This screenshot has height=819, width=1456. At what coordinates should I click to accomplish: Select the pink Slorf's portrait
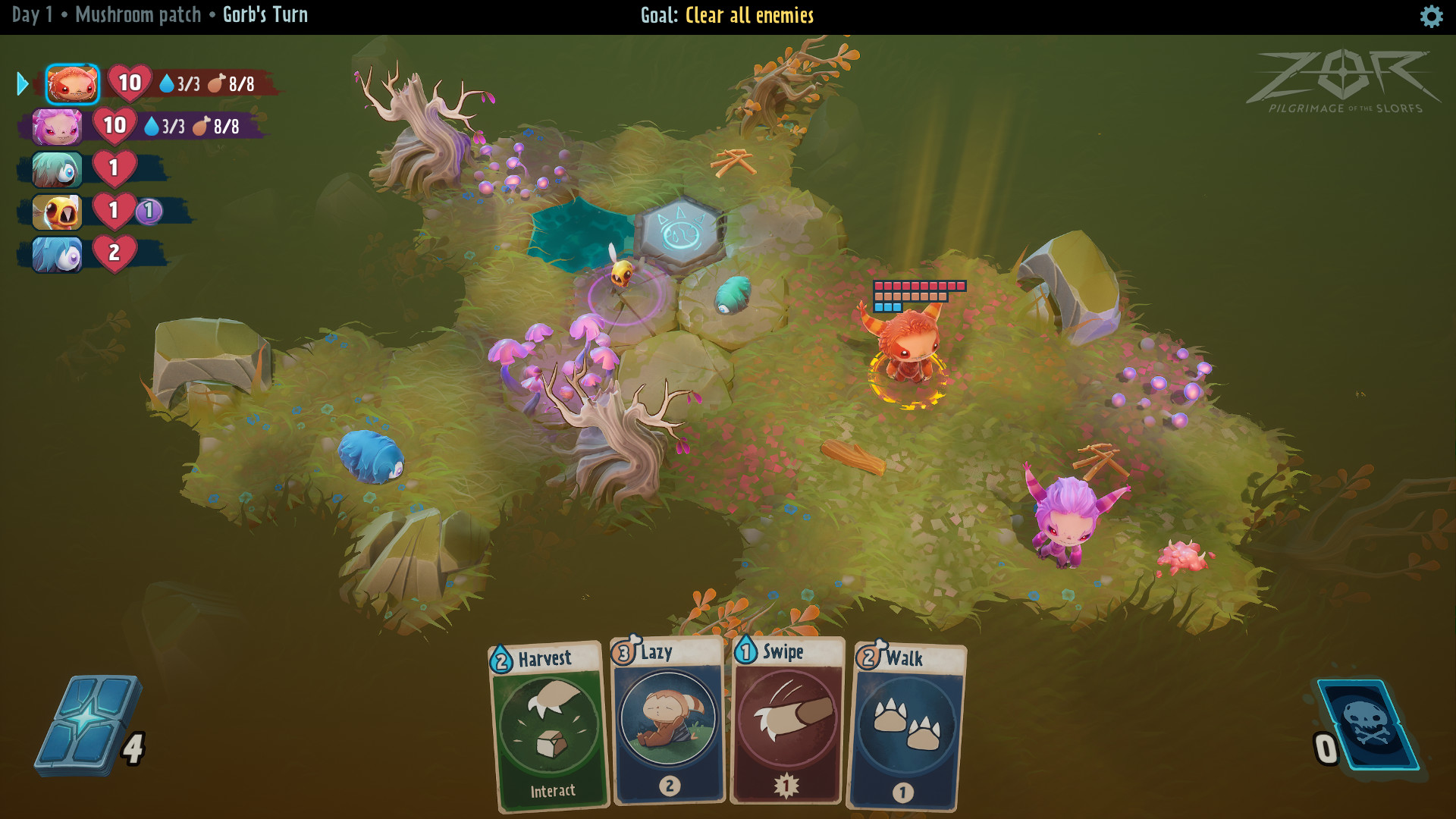pyautogui.click(x=56, y=127)
